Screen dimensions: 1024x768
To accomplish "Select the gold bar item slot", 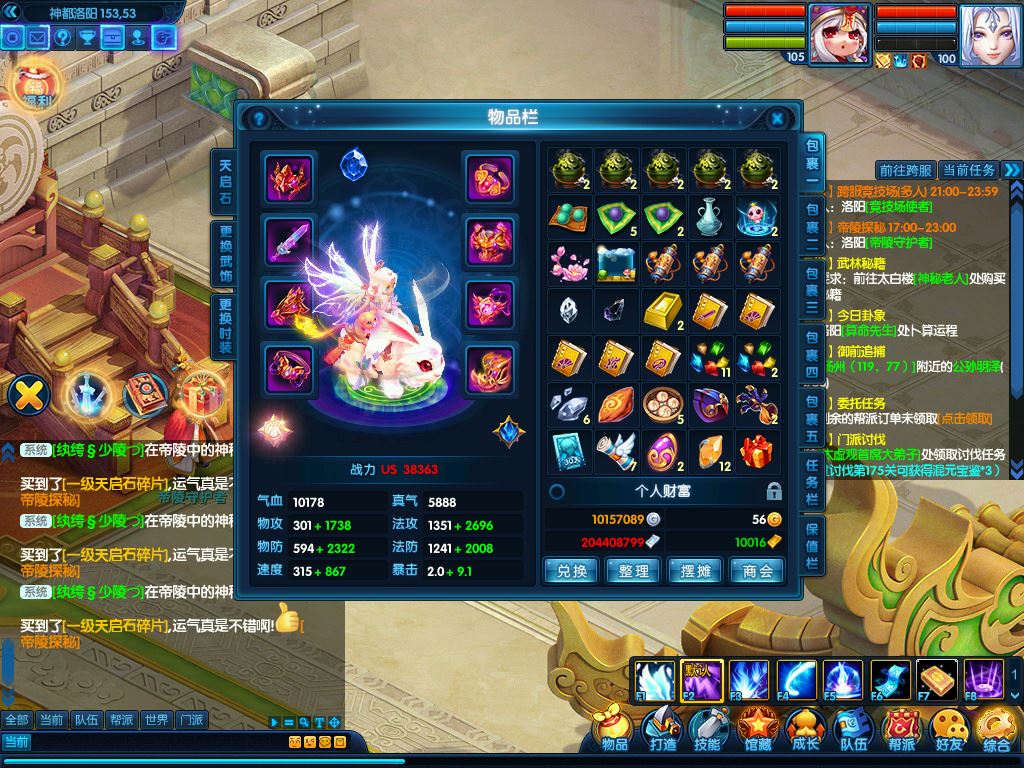I will (662, 310).
